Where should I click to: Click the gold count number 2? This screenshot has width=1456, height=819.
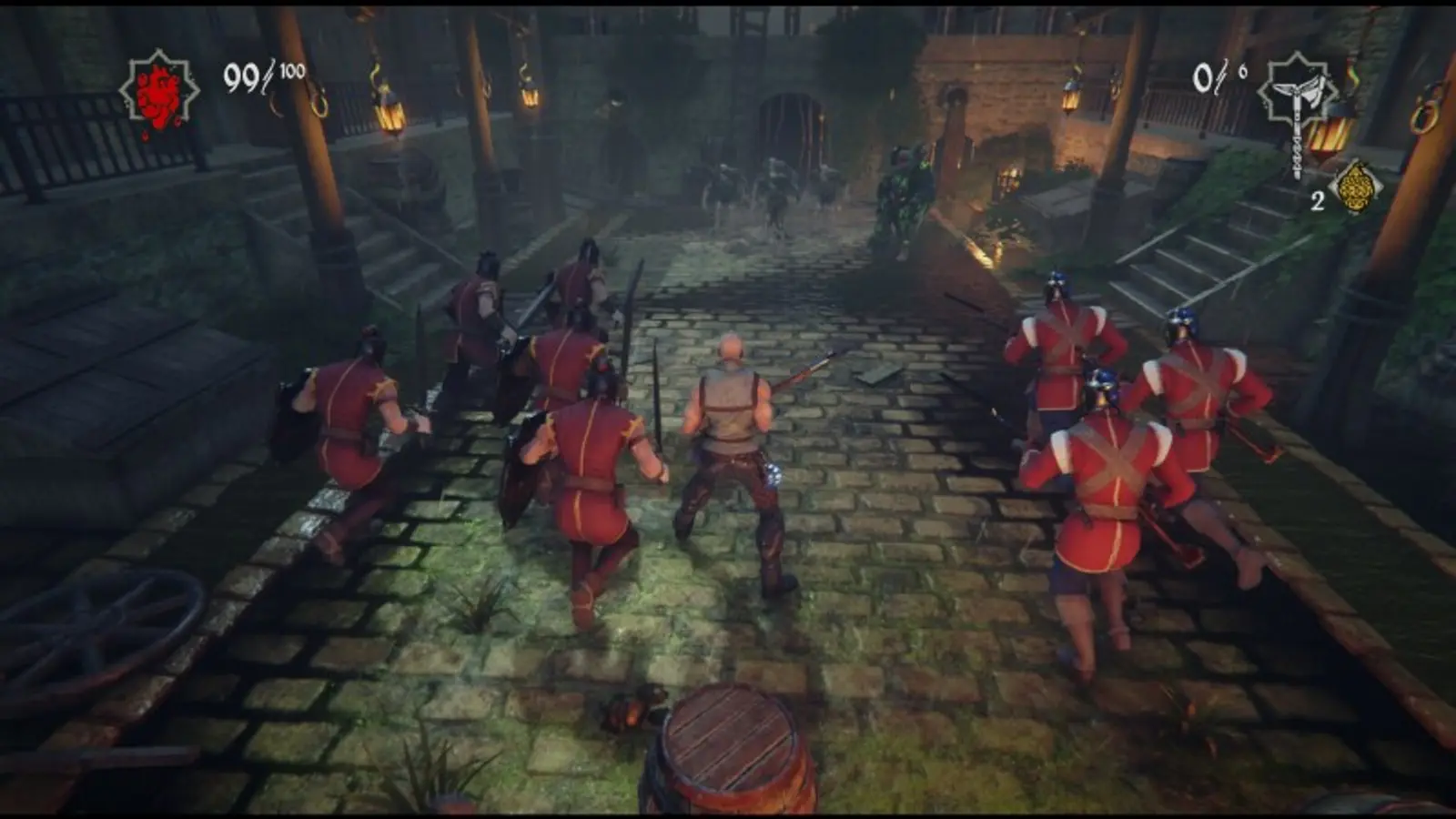1317,202
